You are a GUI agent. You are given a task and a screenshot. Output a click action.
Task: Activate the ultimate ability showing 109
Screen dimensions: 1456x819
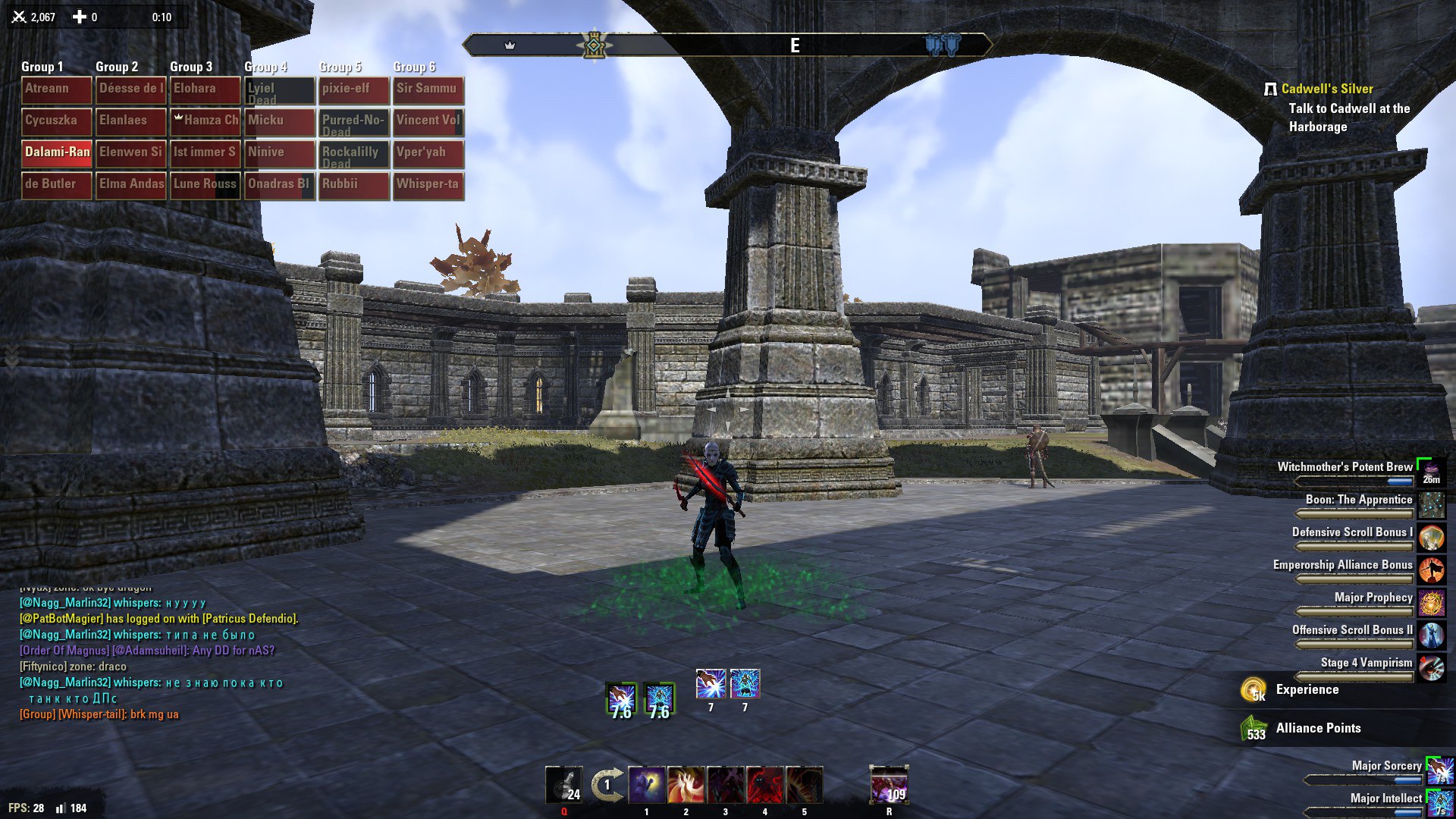(x=889, y=786)
